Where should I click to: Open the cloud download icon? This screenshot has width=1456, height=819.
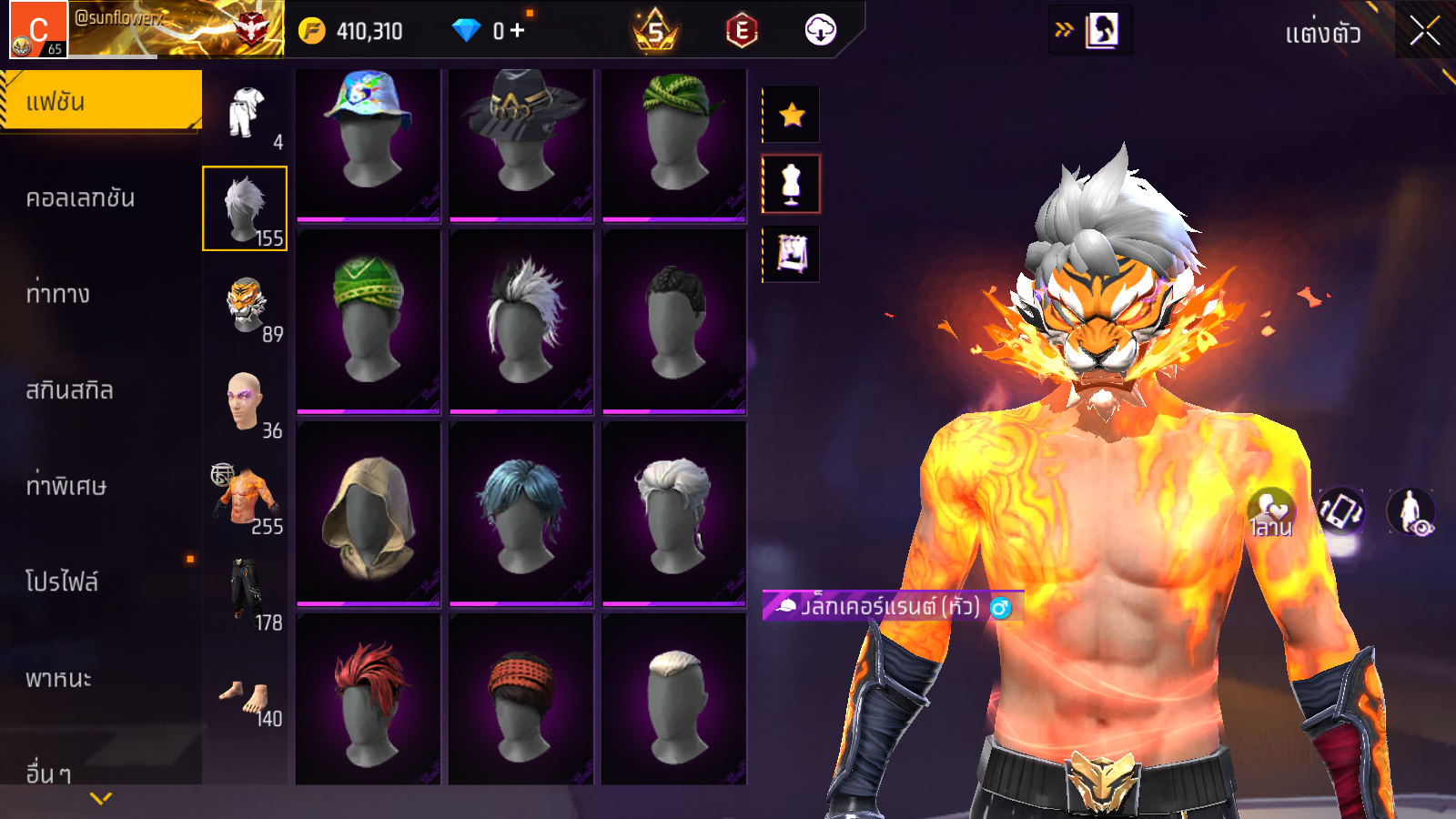pyautogui.click(x=820, y=31)
